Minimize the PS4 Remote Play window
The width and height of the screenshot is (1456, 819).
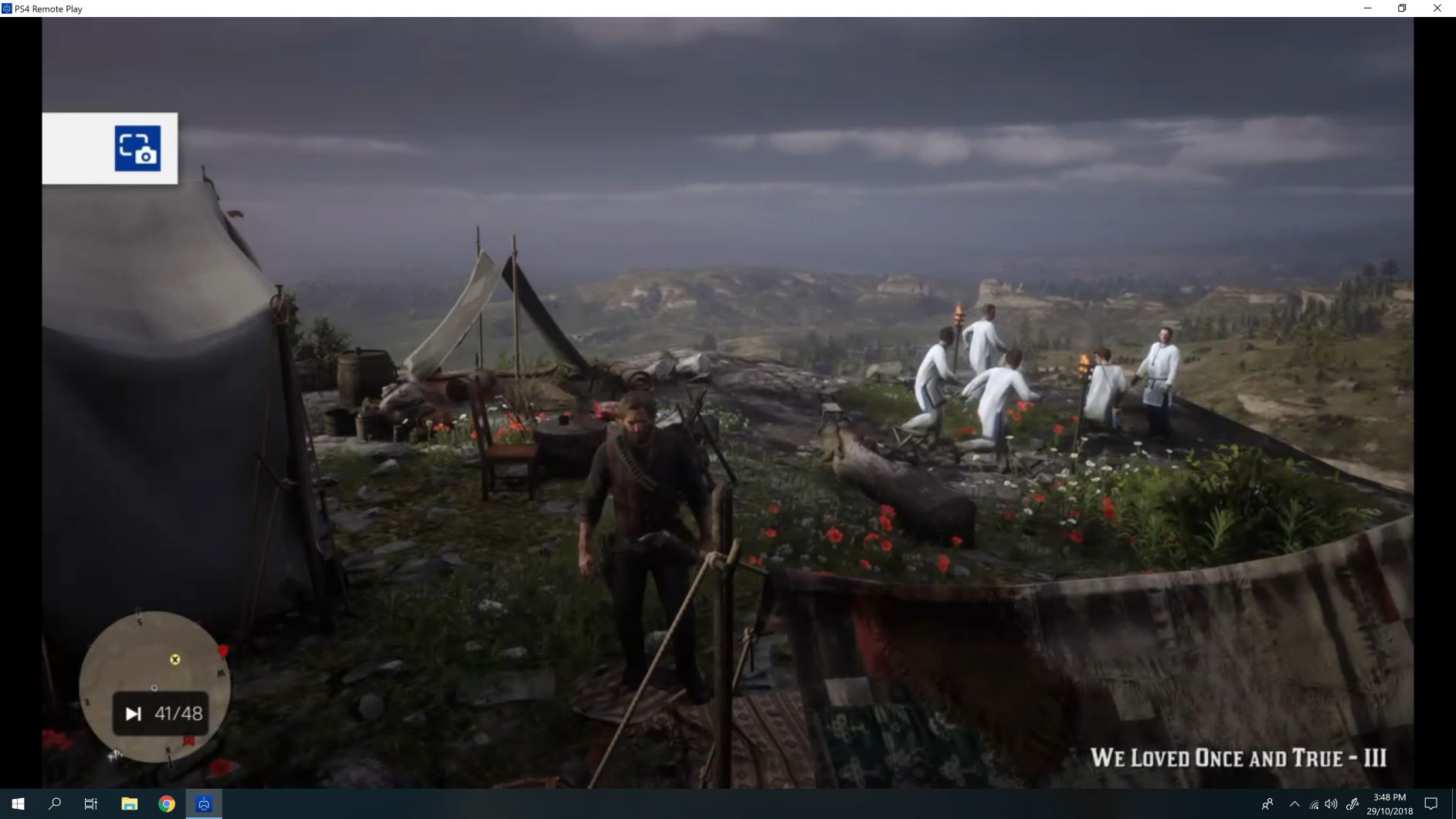[1368, 8]
